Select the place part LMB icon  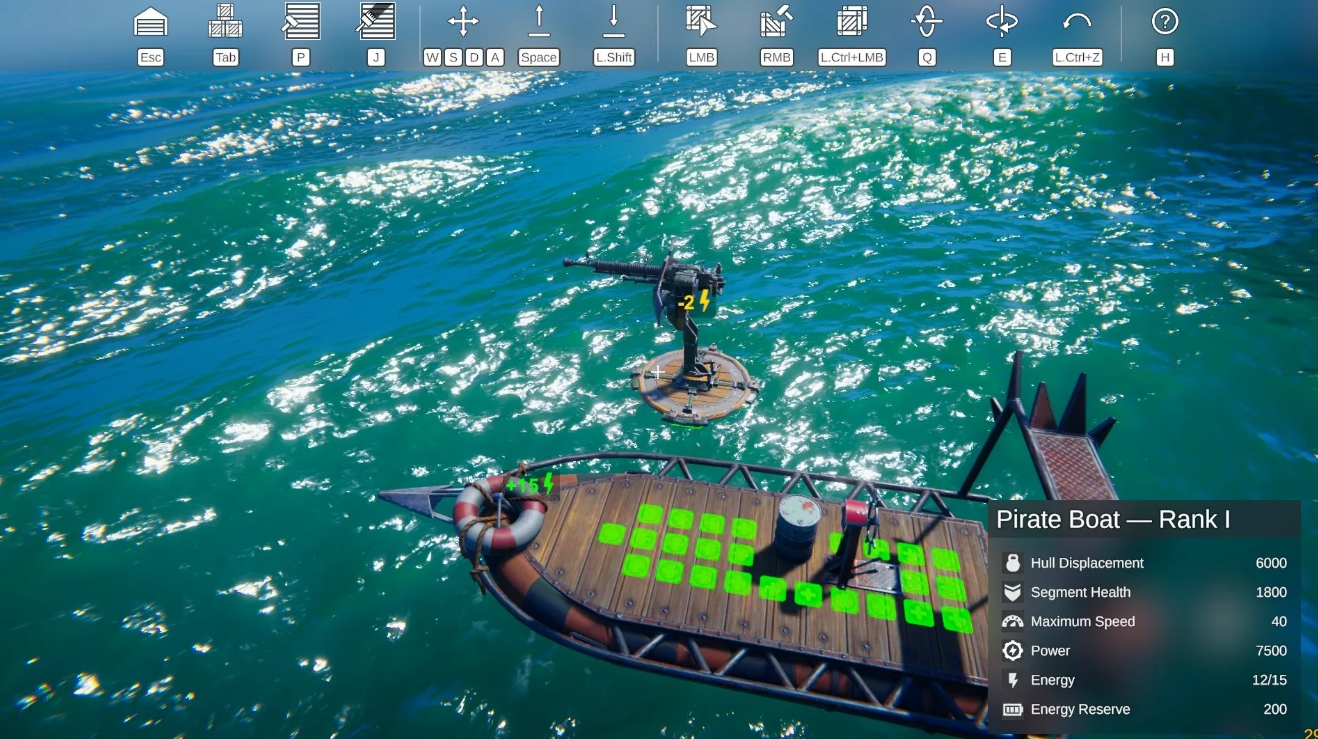[700, 22]
